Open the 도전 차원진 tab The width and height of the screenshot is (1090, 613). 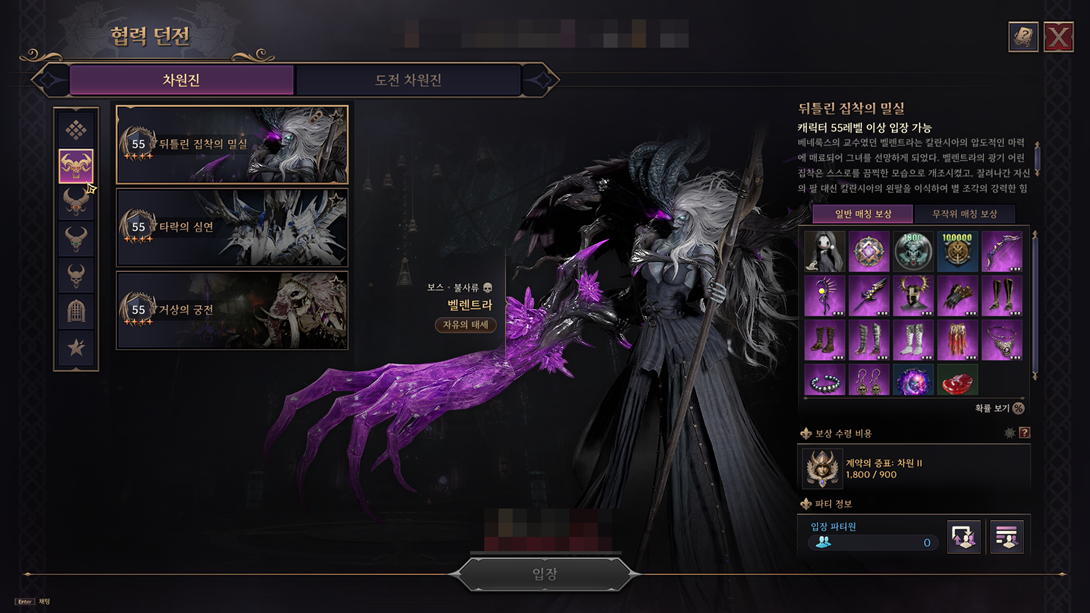pos(408,80)
